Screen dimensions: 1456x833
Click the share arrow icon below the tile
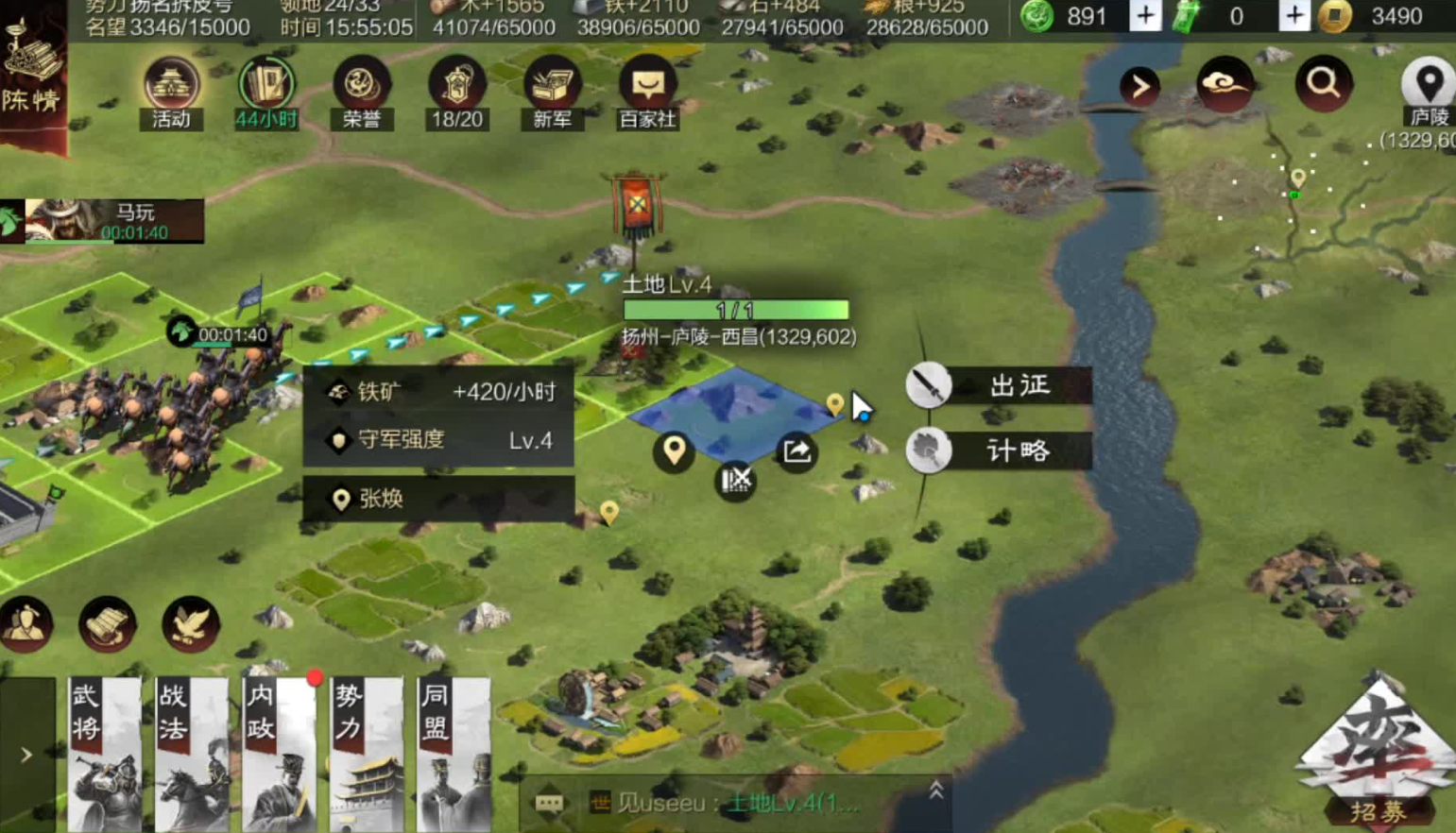797,451
